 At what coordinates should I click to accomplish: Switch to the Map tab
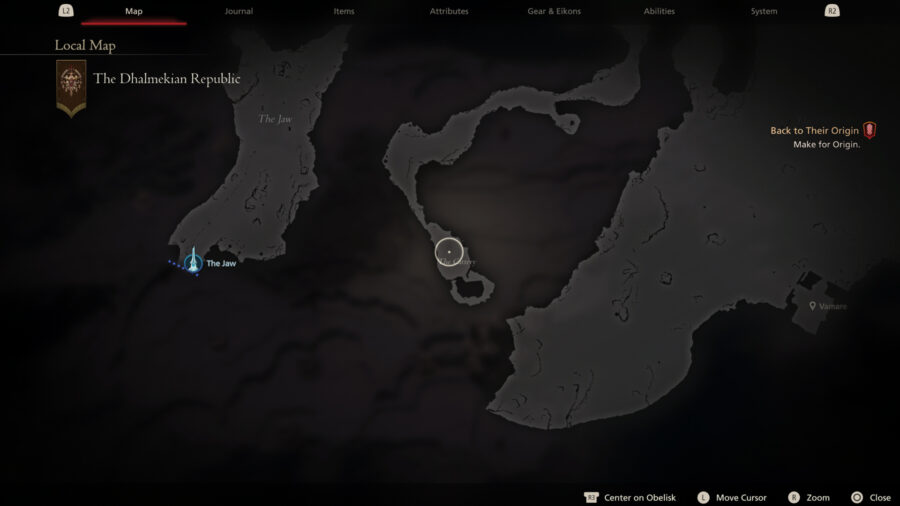(x=134, y=11)
